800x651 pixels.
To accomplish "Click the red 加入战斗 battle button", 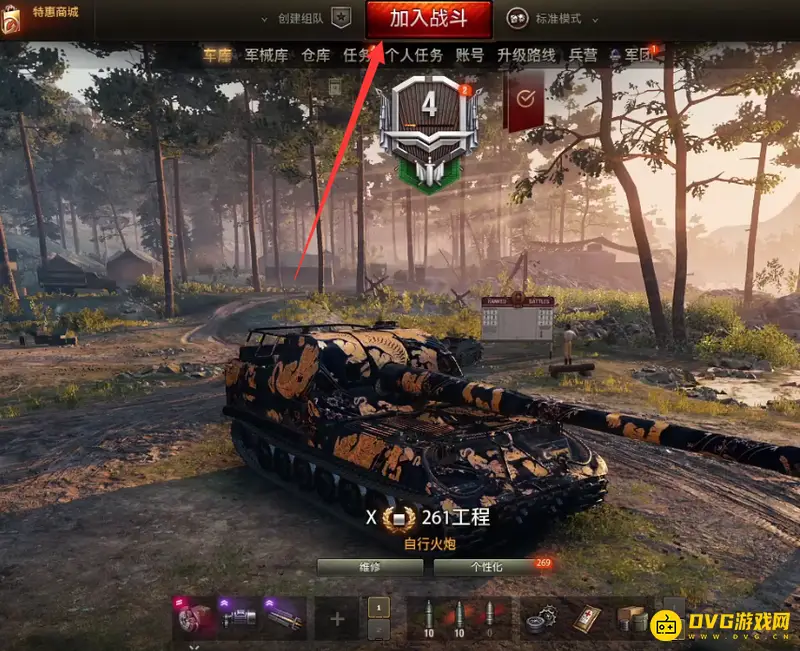I will (428, 19).
